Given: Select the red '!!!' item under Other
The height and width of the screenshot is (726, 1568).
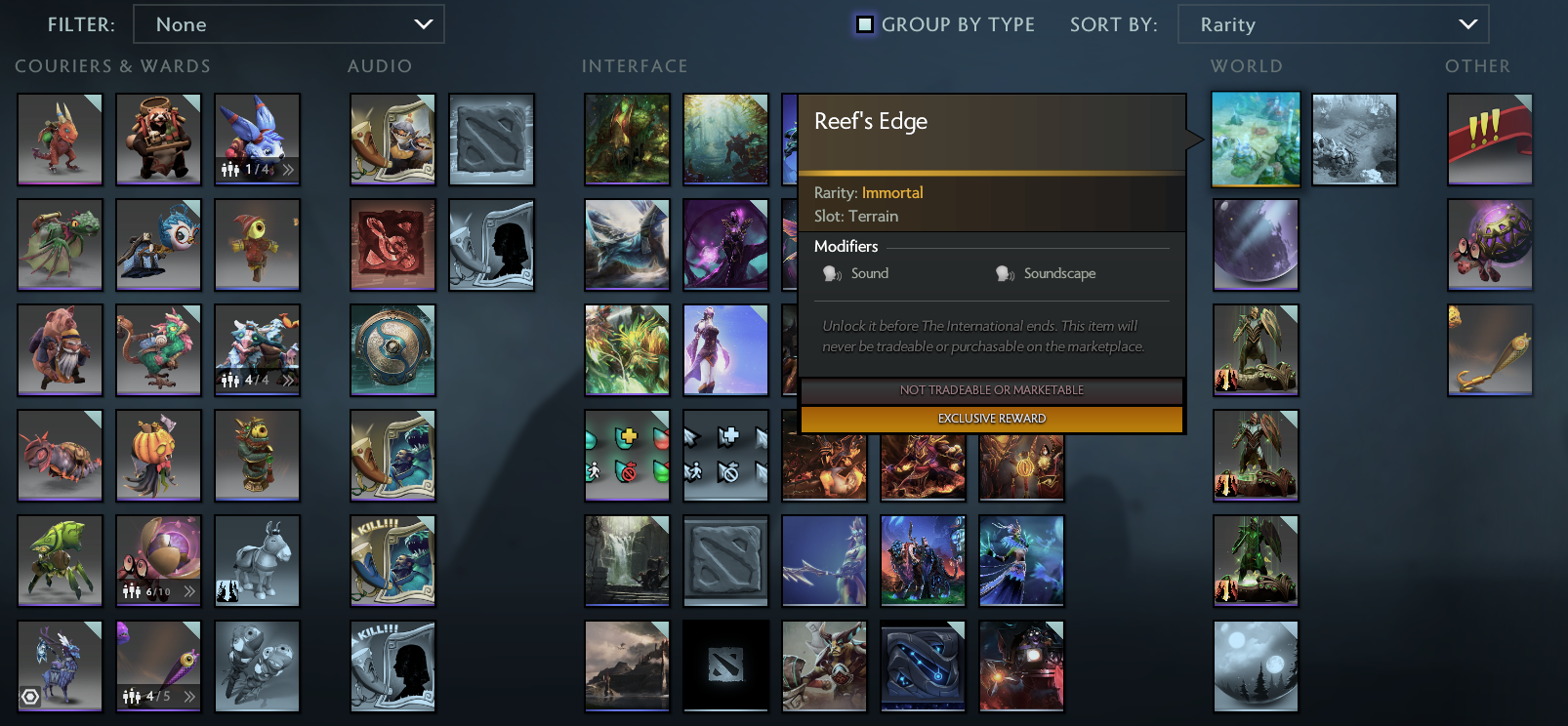Looking at the screenshot, I should coord(1490,140).
